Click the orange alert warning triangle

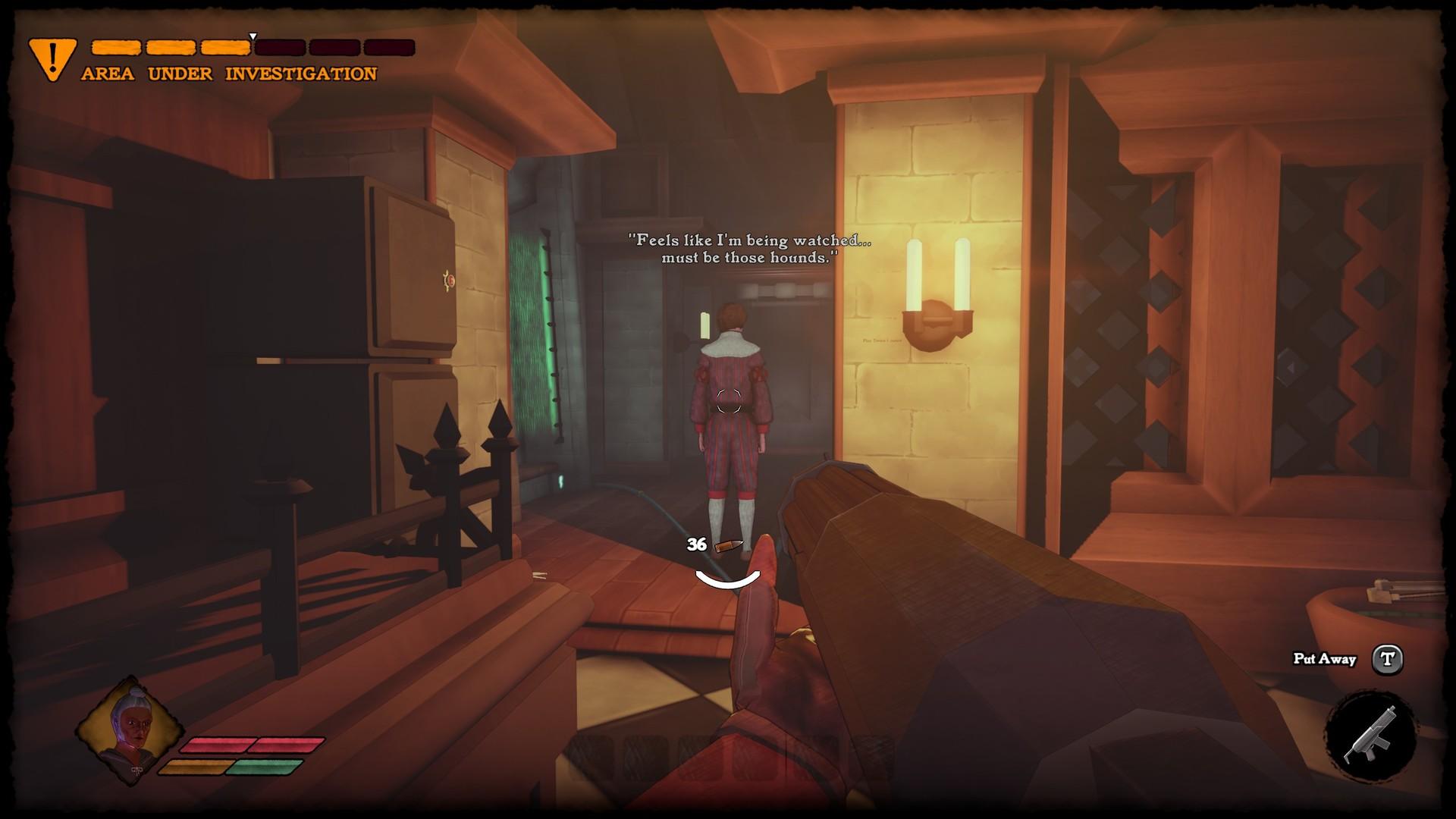(52, 58)
